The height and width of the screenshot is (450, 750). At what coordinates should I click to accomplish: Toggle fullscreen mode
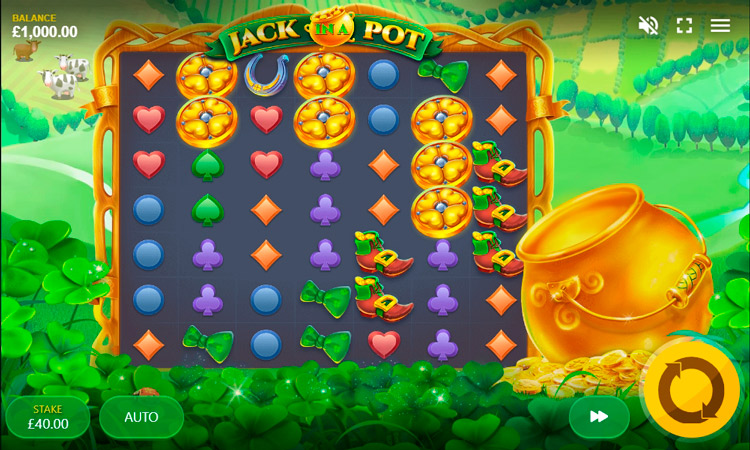click(x=684, y=25)
